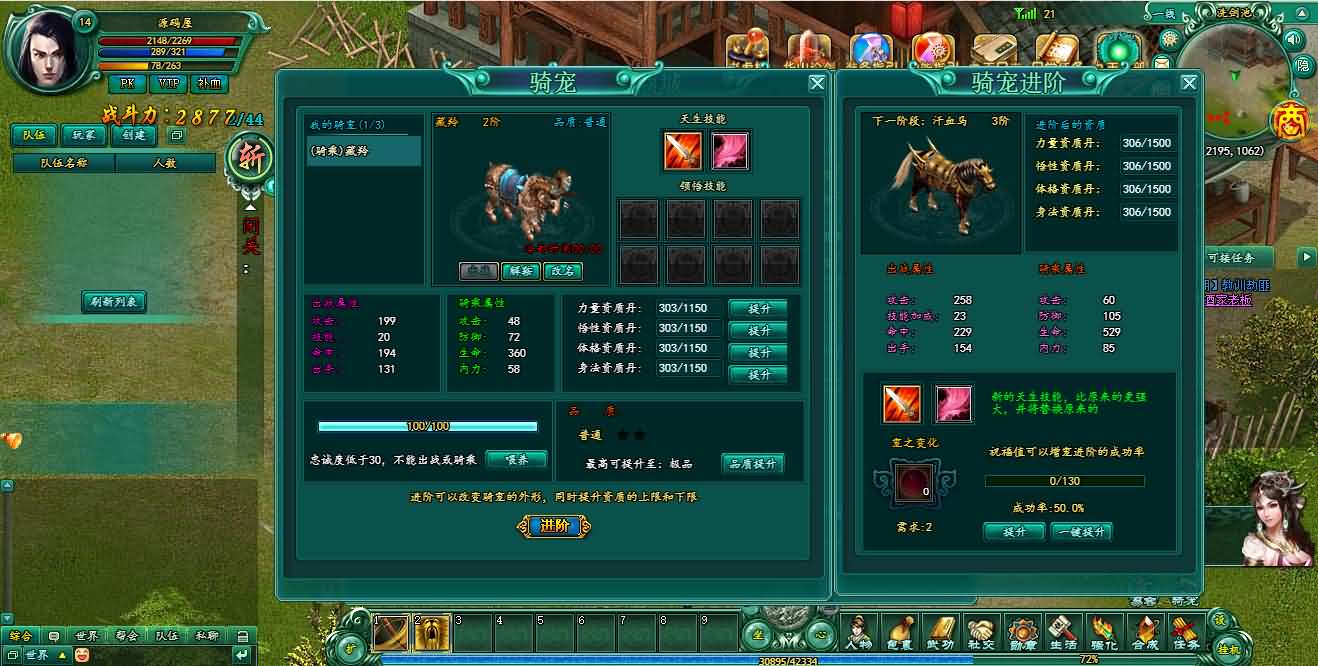The height and width of the screenshot is (666, 1318).
Task: Rename the mount using 改名
Action: coord(562,271)
